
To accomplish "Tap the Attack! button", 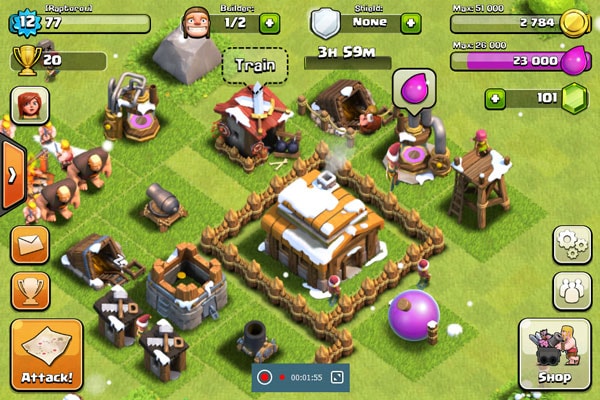I will point(45,354).
